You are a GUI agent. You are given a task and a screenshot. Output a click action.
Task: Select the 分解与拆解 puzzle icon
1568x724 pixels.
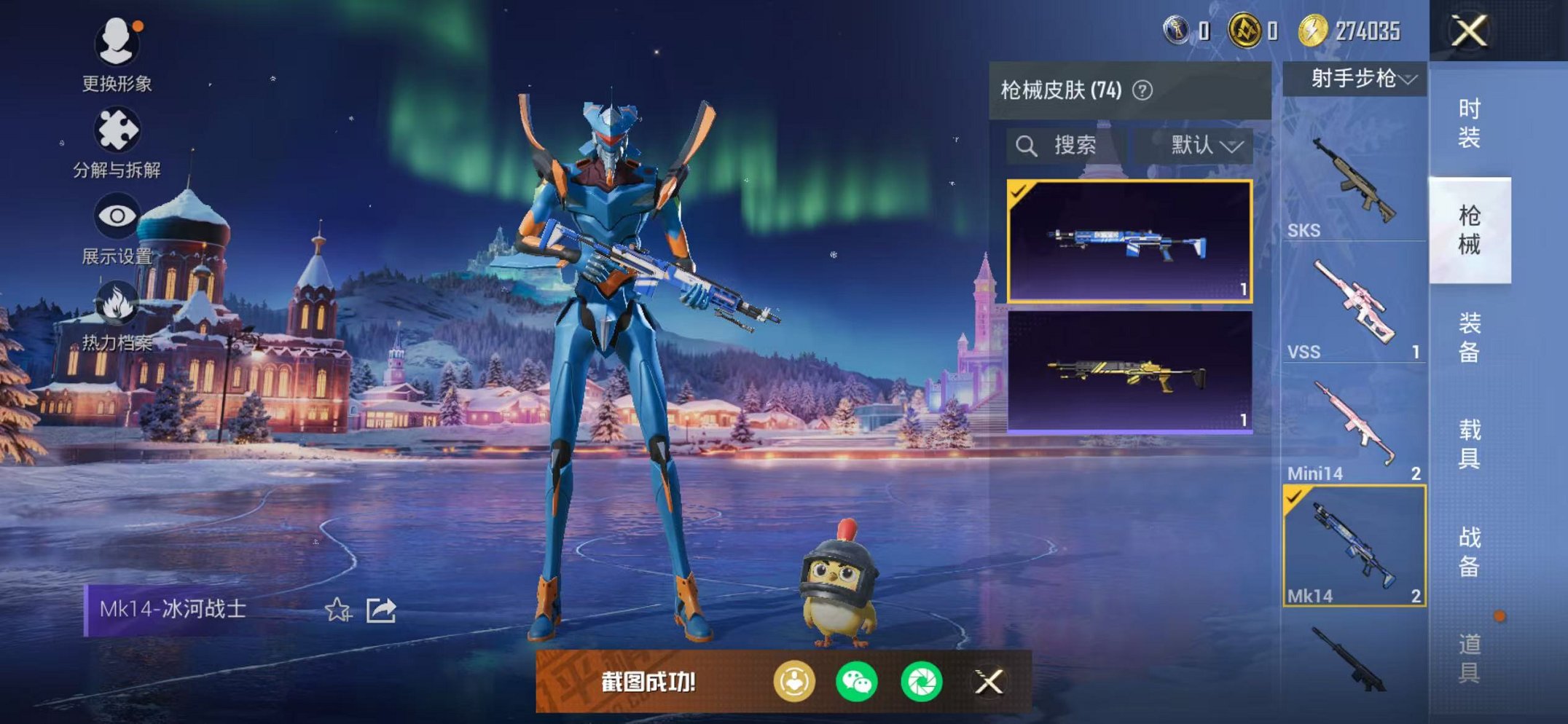(x=118, y=131)
